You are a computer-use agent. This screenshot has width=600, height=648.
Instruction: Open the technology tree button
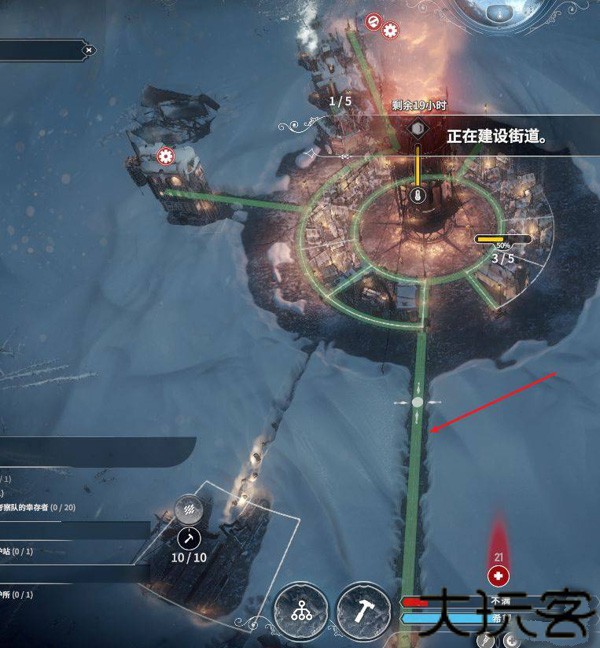301,610
